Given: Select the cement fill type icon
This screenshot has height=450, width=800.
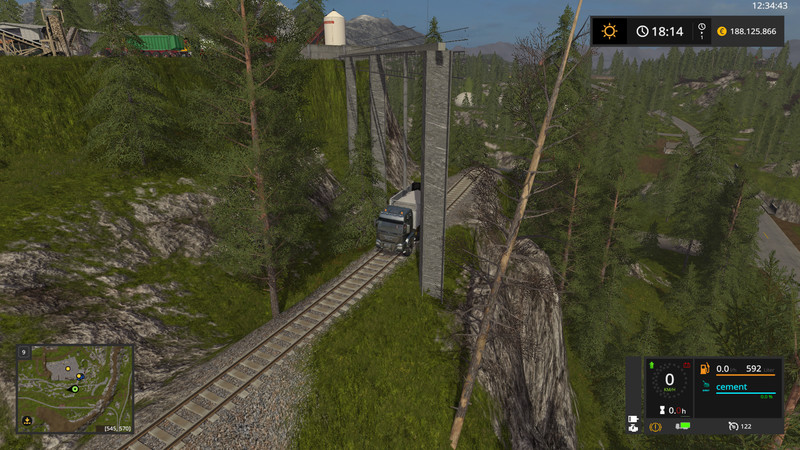Looking at the screenshot, I should [705, 387].
